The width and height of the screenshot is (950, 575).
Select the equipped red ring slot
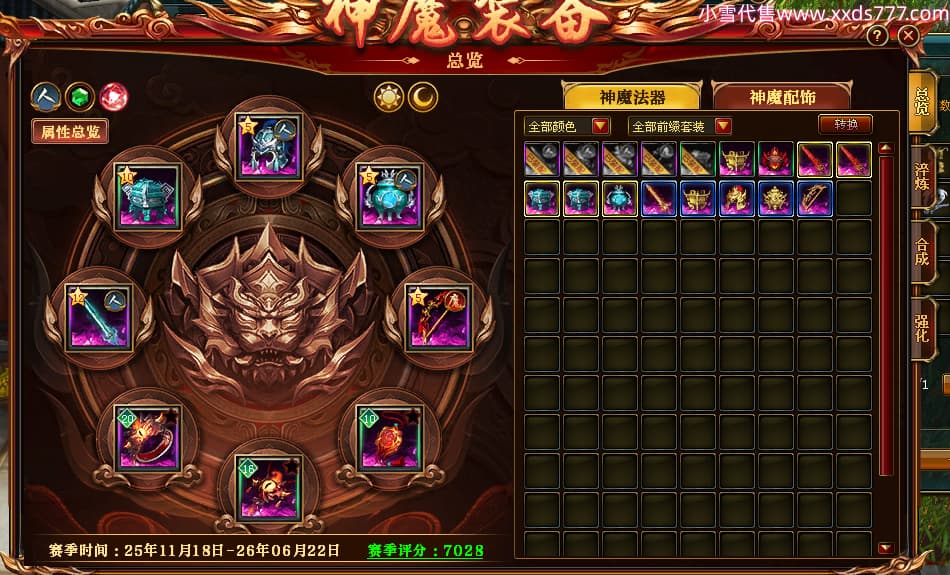click(147, 438)
